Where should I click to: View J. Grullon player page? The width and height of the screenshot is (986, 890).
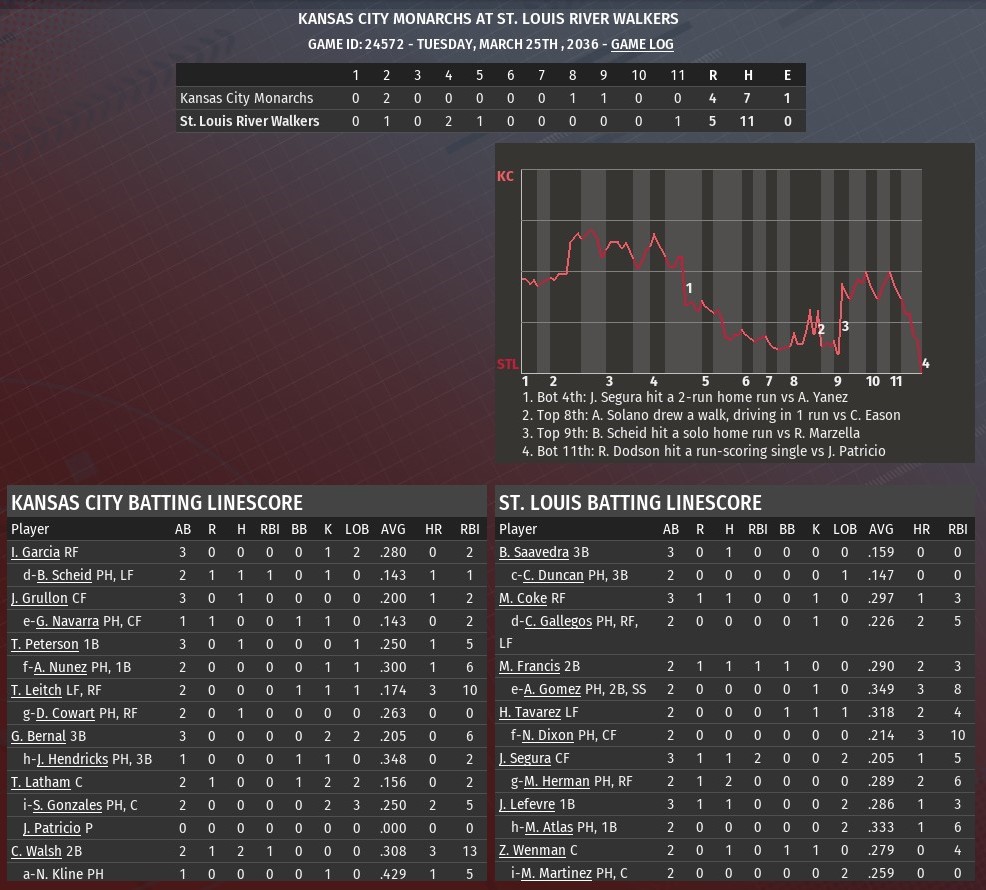point(39,598)
